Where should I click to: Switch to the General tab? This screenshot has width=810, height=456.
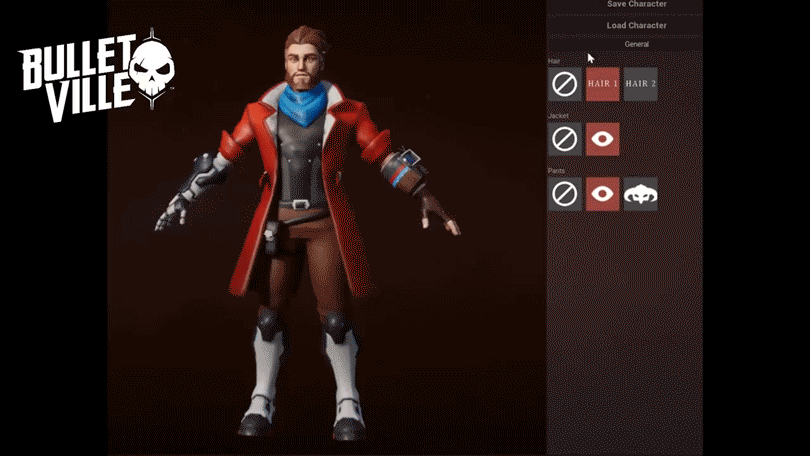(636, 44)
